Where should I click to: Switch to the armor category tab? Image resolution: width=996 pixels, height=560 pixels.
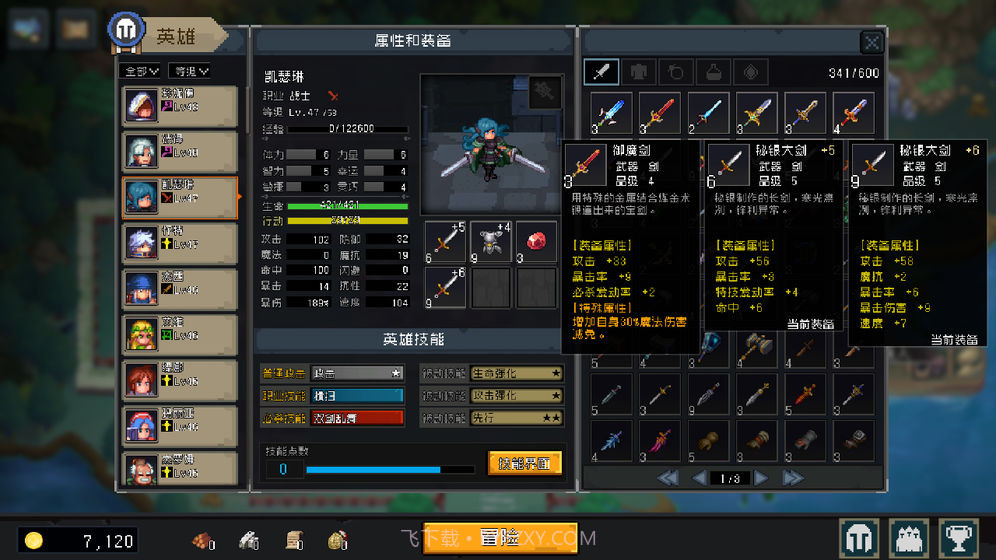tap(640, 72)
